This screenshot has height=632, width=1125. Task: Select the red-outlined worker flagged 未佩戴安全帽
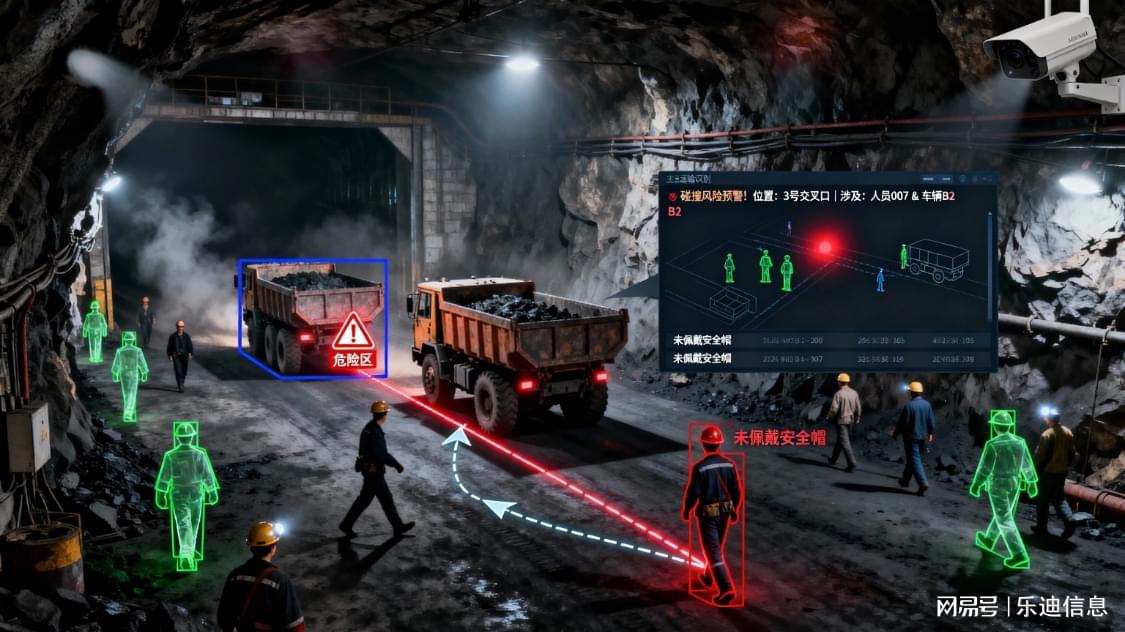point(713,515)
